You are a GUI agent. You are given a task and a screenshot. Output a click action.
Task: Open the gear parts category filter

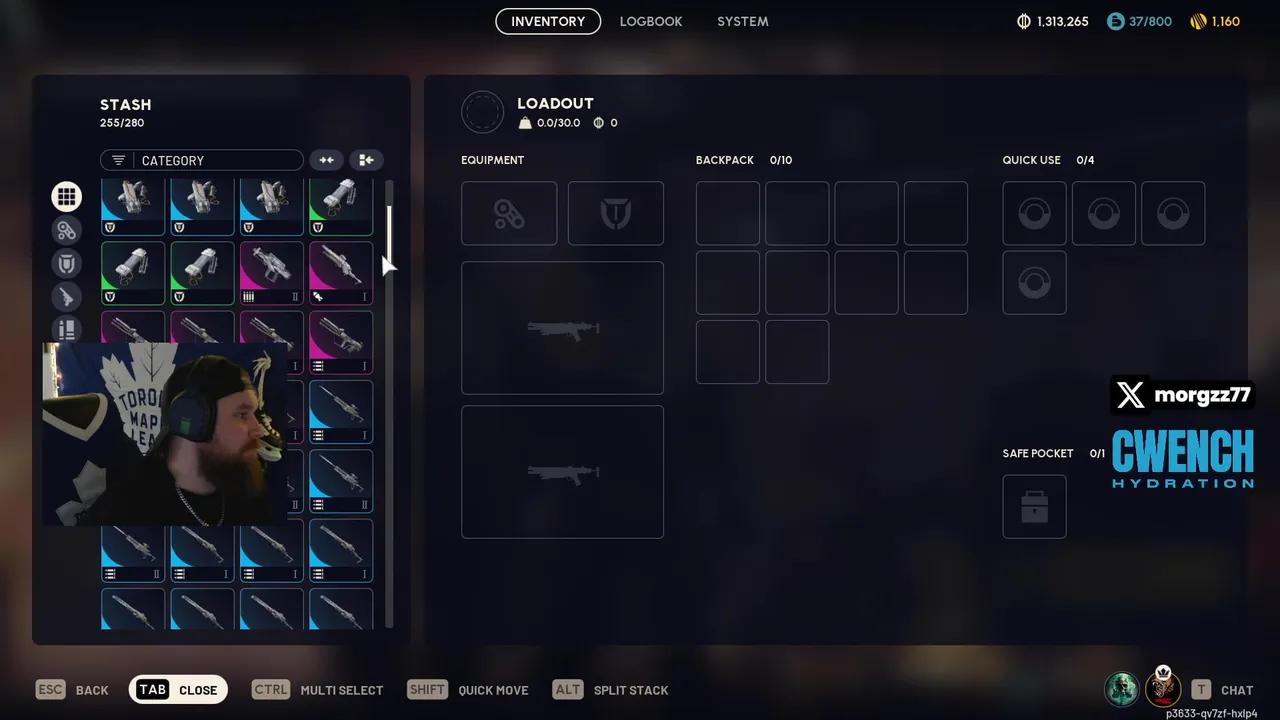click(x=66, y=230)
